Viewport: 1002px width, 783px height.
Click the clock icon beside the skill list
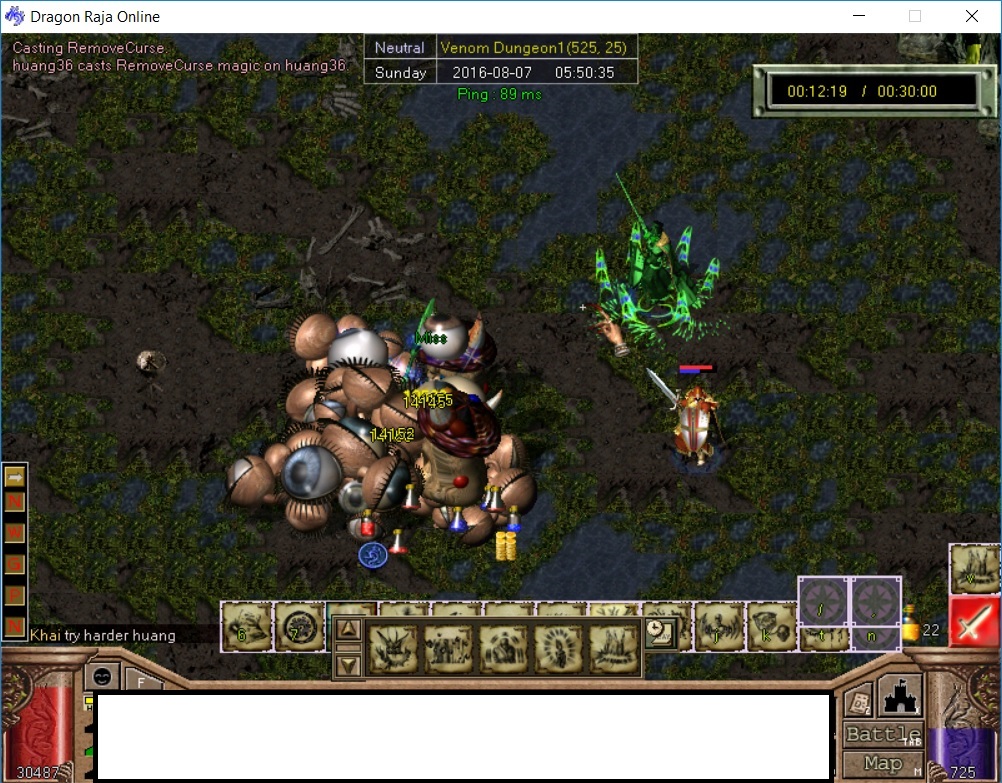660,631
